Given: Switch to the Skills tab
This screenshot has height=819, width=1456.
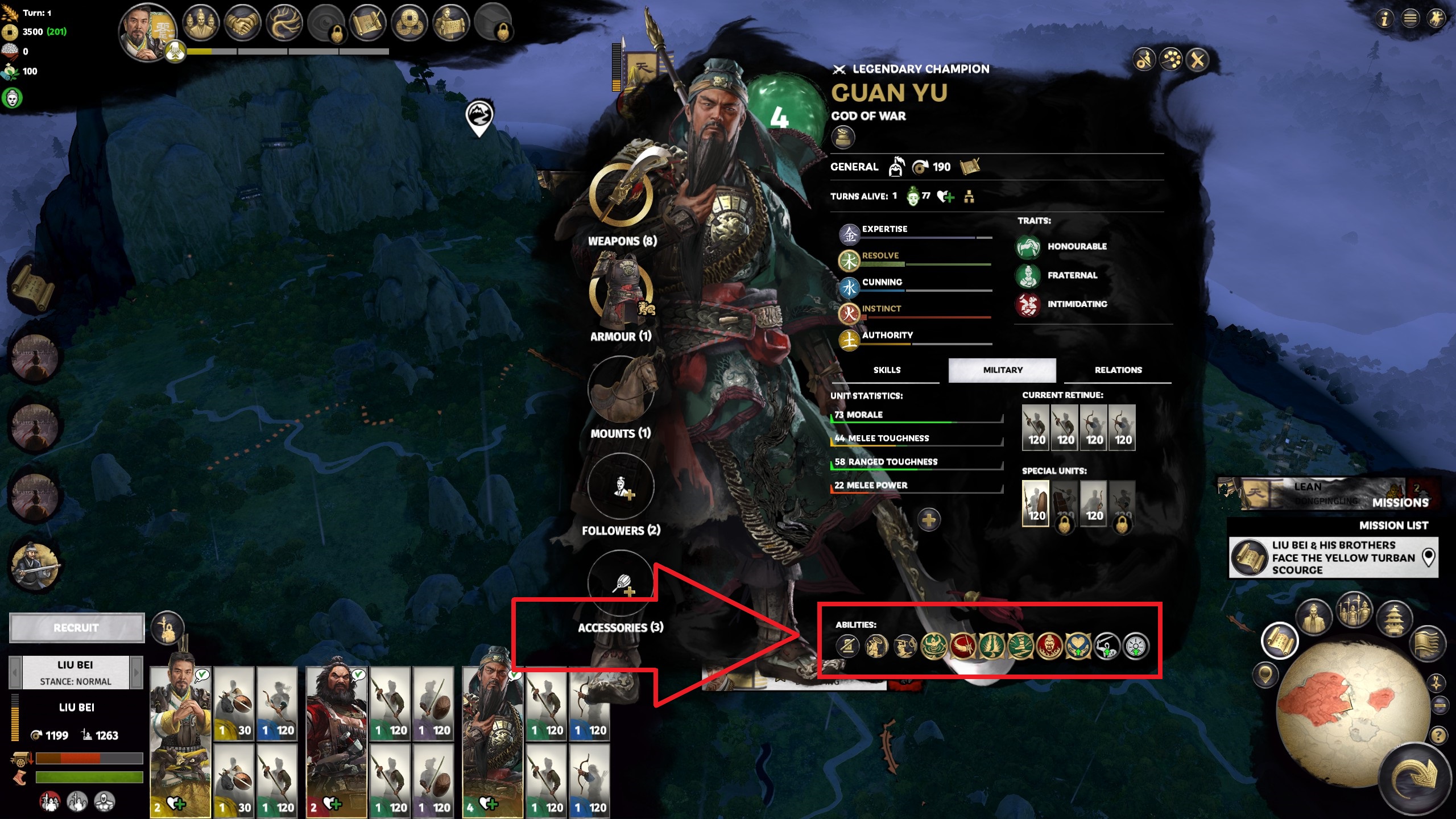Looking at the screenshot, I should pyautogui.click(x=887, y=370).
